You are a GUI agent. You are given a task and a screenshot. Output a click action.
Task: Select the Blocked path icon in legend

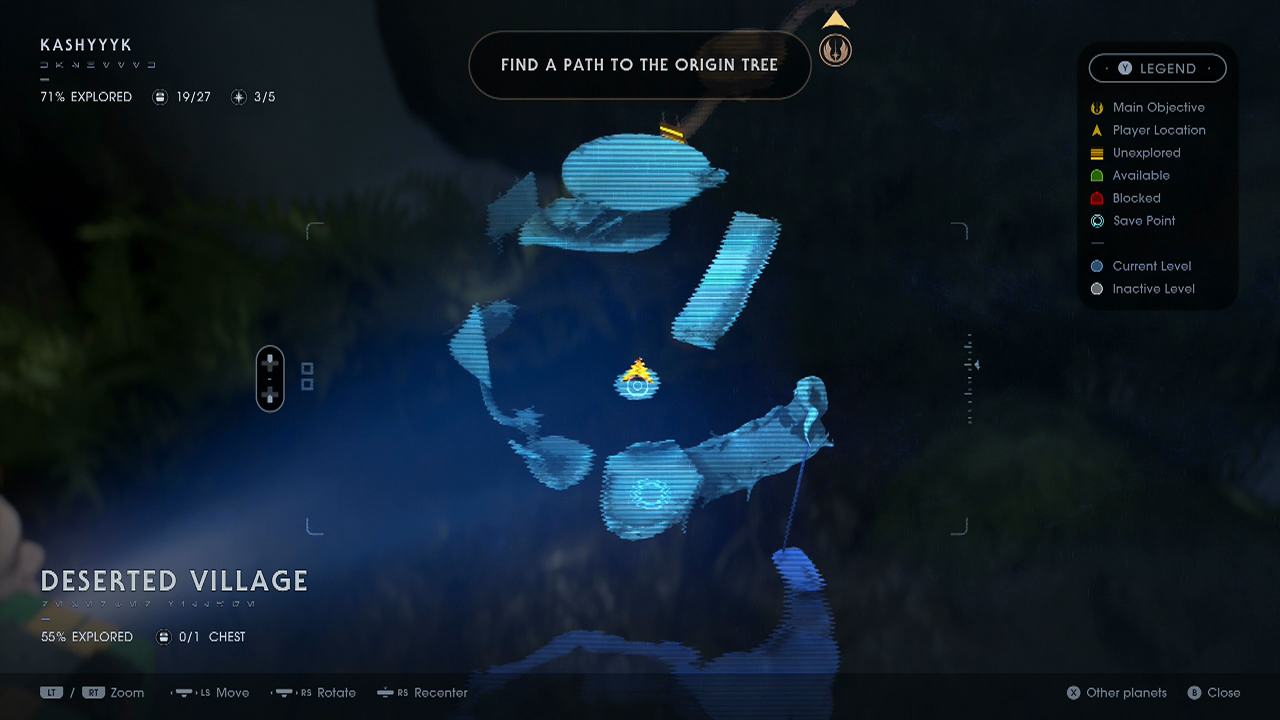[x=1097, y=198]
